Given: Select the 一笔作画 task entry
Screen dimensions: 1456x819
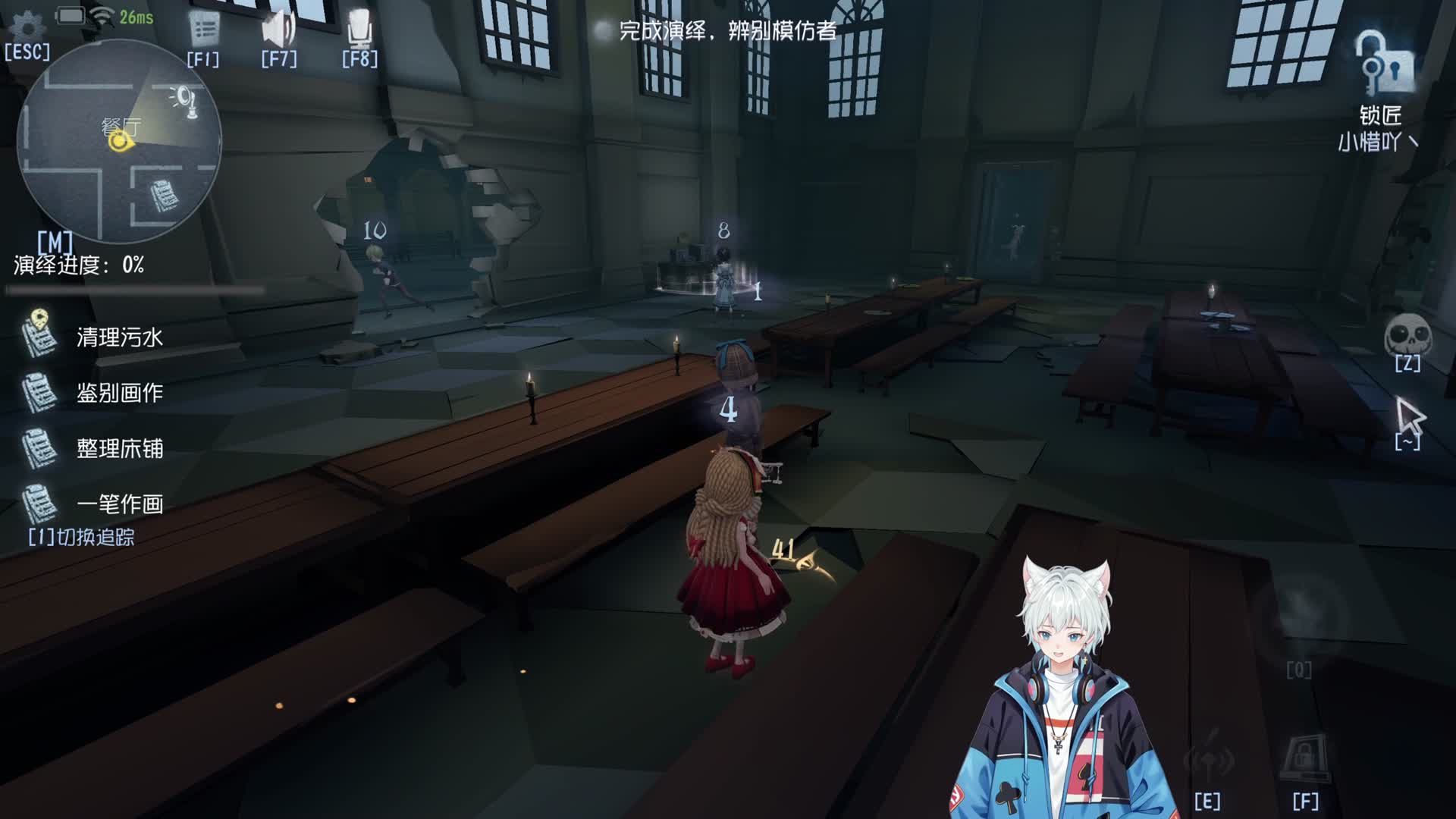Looking at the screenshot, I should [x=119, y=504].
